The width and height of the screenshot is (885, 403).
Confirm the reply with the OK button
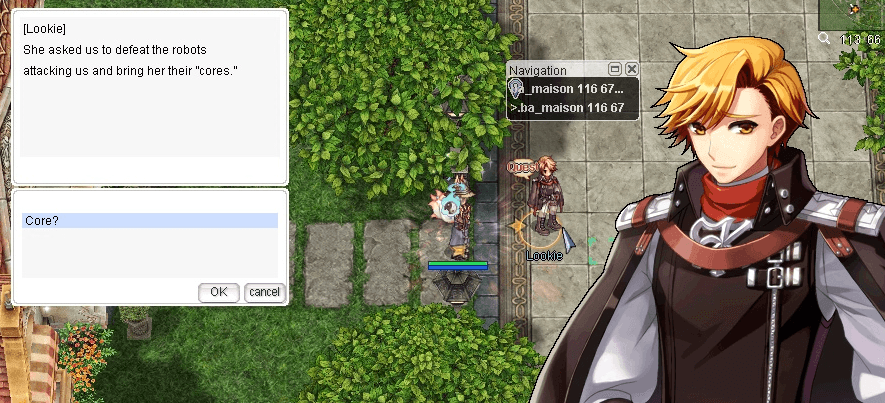click(x=219, y=292)
